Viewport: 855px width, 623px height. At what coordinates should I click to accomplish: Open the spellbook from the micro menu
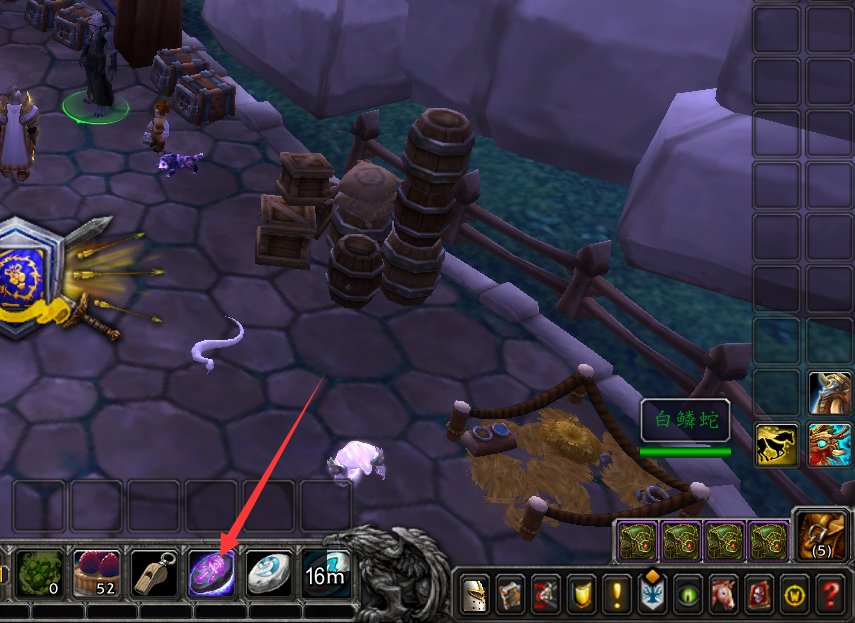click(511, 596)
